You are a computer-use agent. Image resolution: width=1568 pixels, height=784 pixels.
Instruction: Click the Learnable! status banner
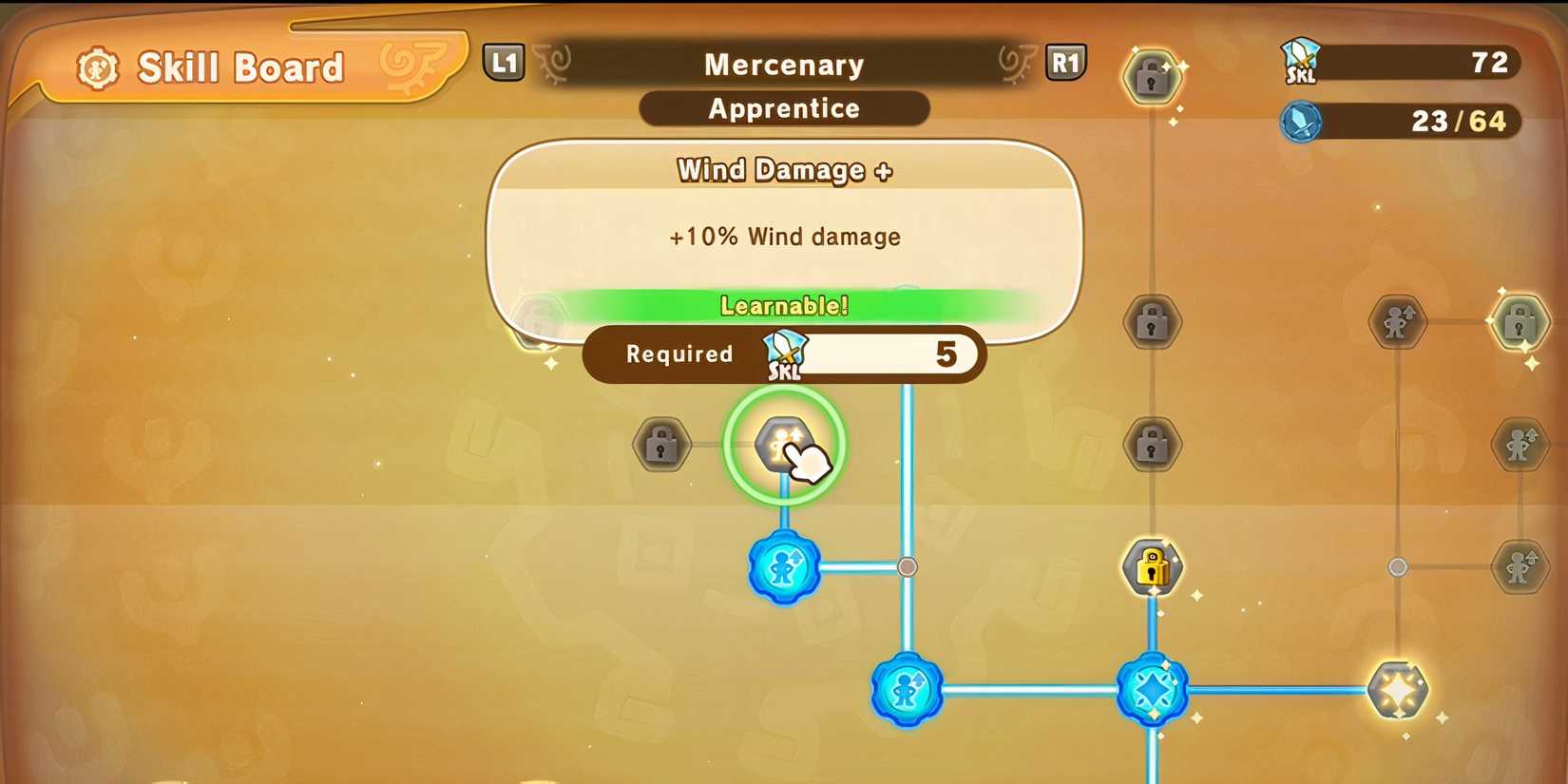[x=783, y=305]
